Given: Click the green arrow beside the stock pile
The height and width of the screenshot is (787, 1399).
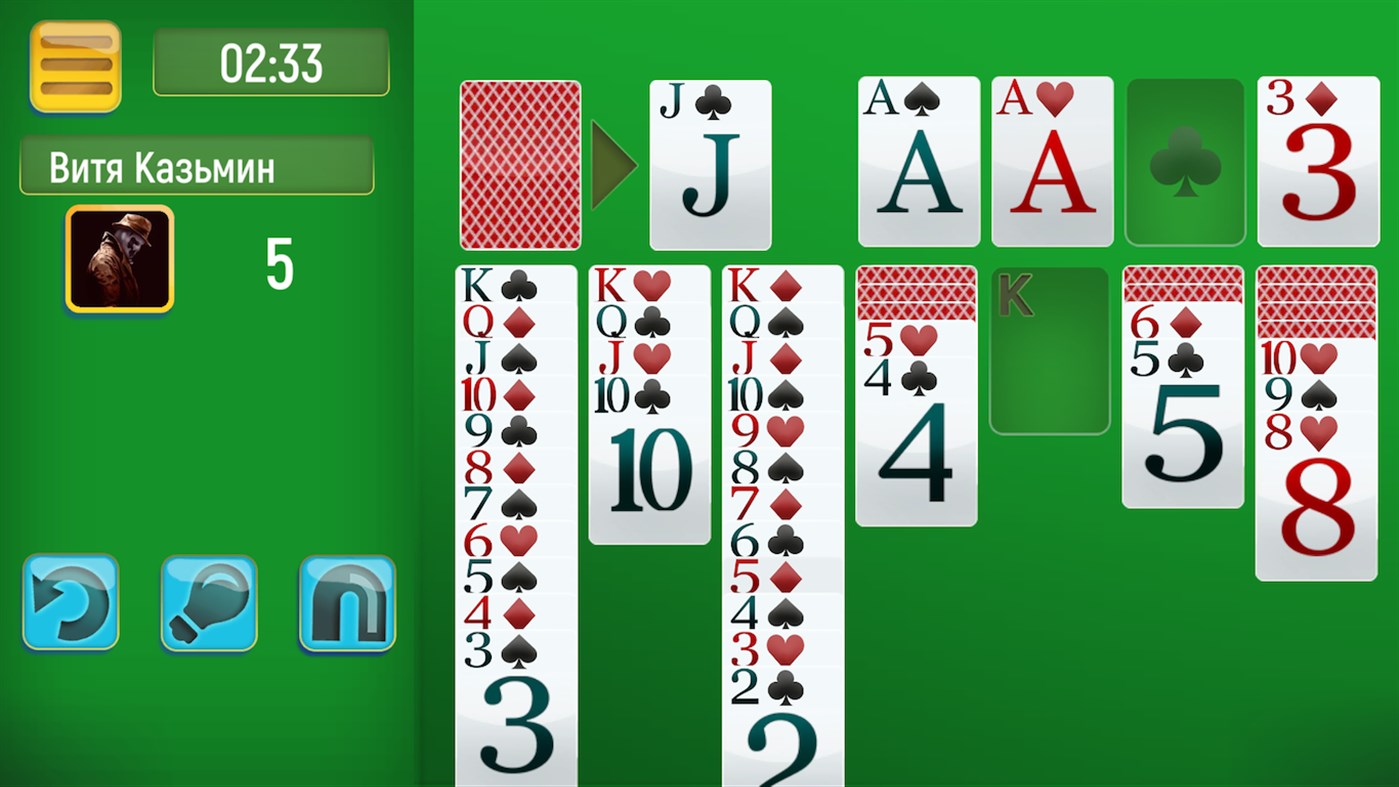Looking at the screenshot, I should click(x=614, y=165).
